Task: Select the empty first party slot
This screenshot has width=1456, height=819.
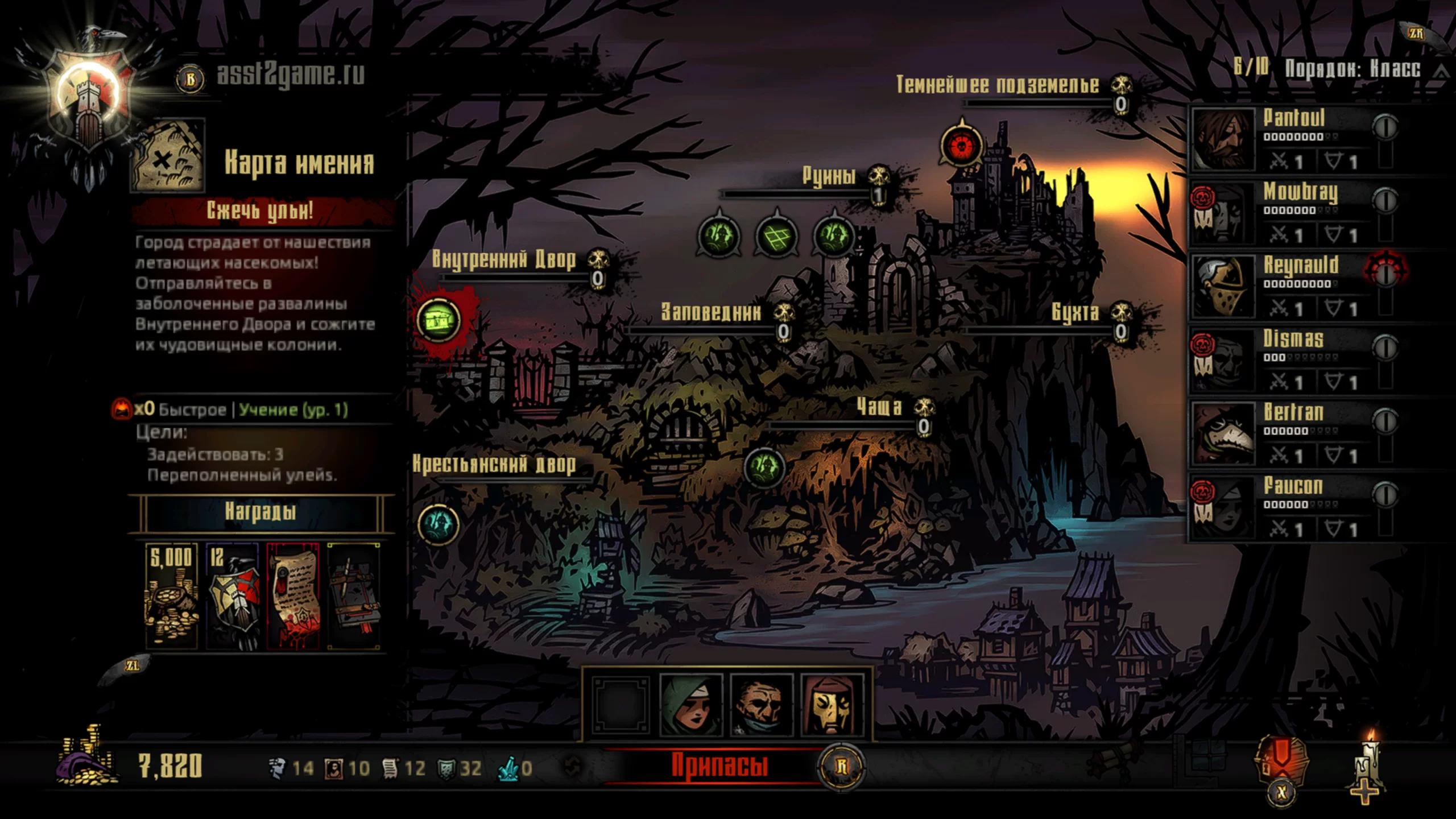Action: 620,704
